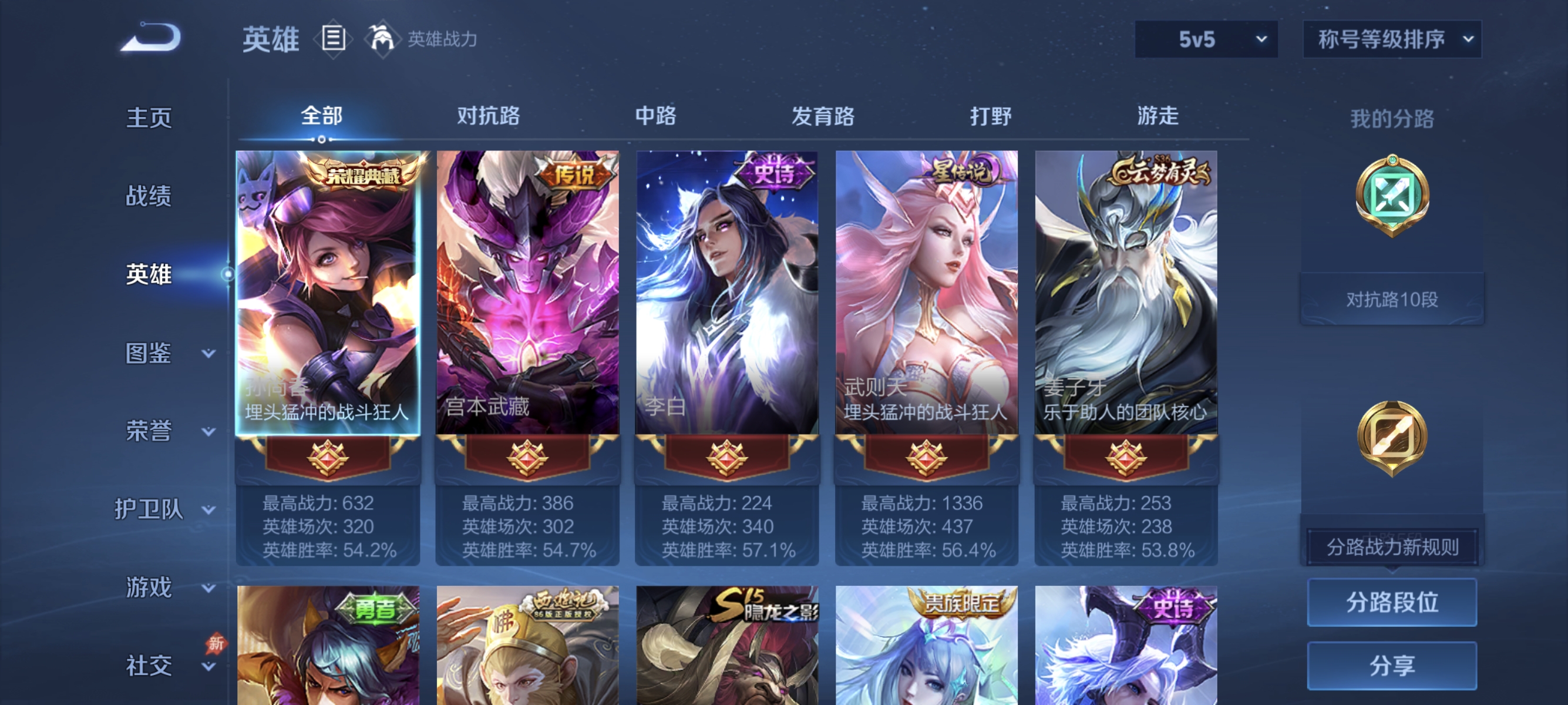Click the 传说 quality banner on 宫本武藏's card
The height and width of the screenshot is (705, 1568).
click(574, 174)
